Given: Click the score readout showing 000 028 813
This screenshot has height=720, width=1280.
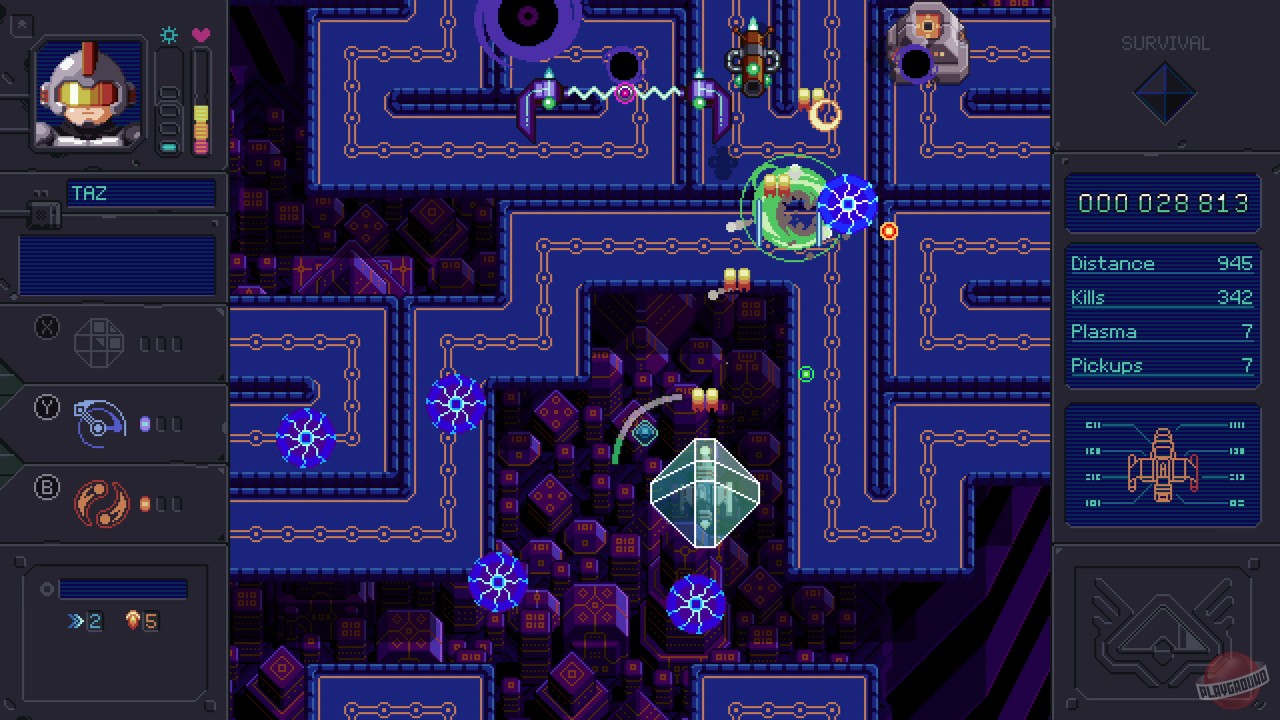Looking at the screenshot, I should [1162, 203].
